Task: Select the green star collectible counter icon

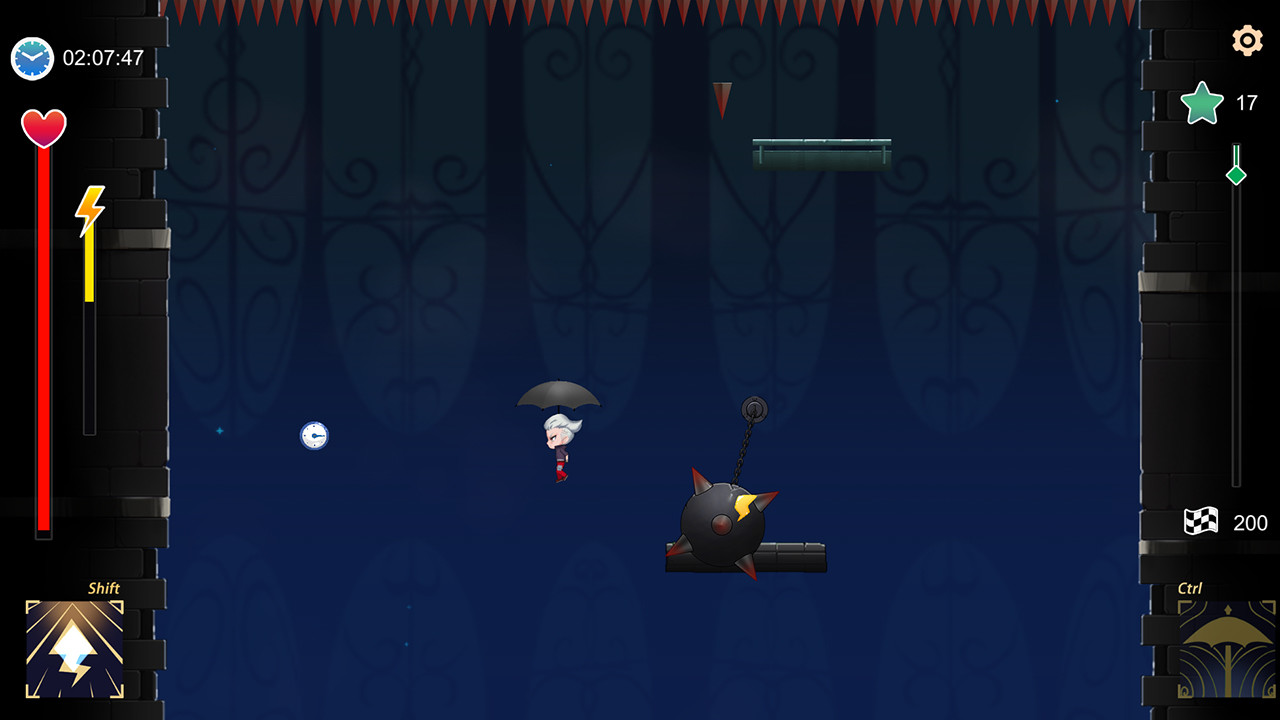Action: 1201,102
